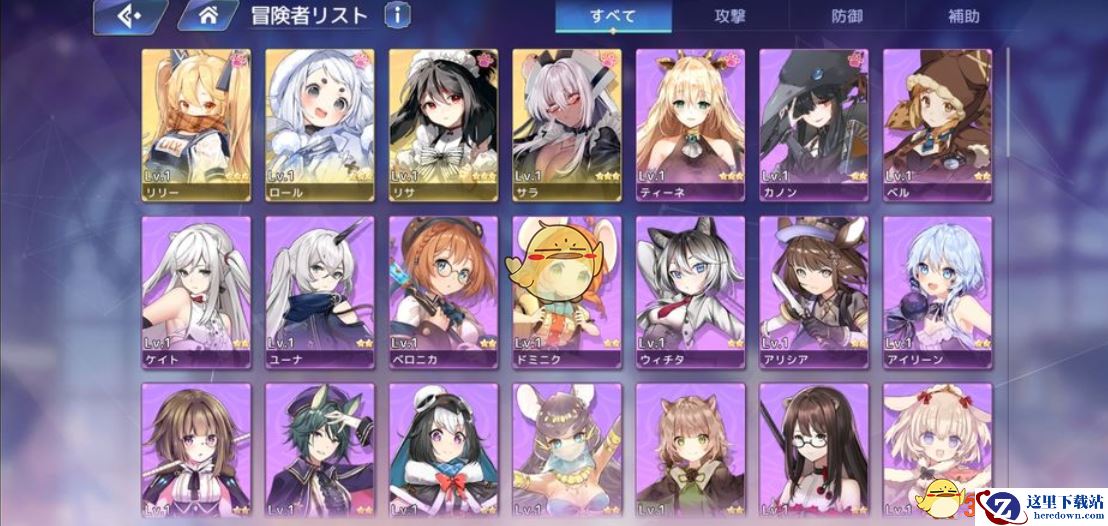The image size is (1108, 526).
Task: Select the ユーナ adventurer card
Action: [x=320, y=291]
